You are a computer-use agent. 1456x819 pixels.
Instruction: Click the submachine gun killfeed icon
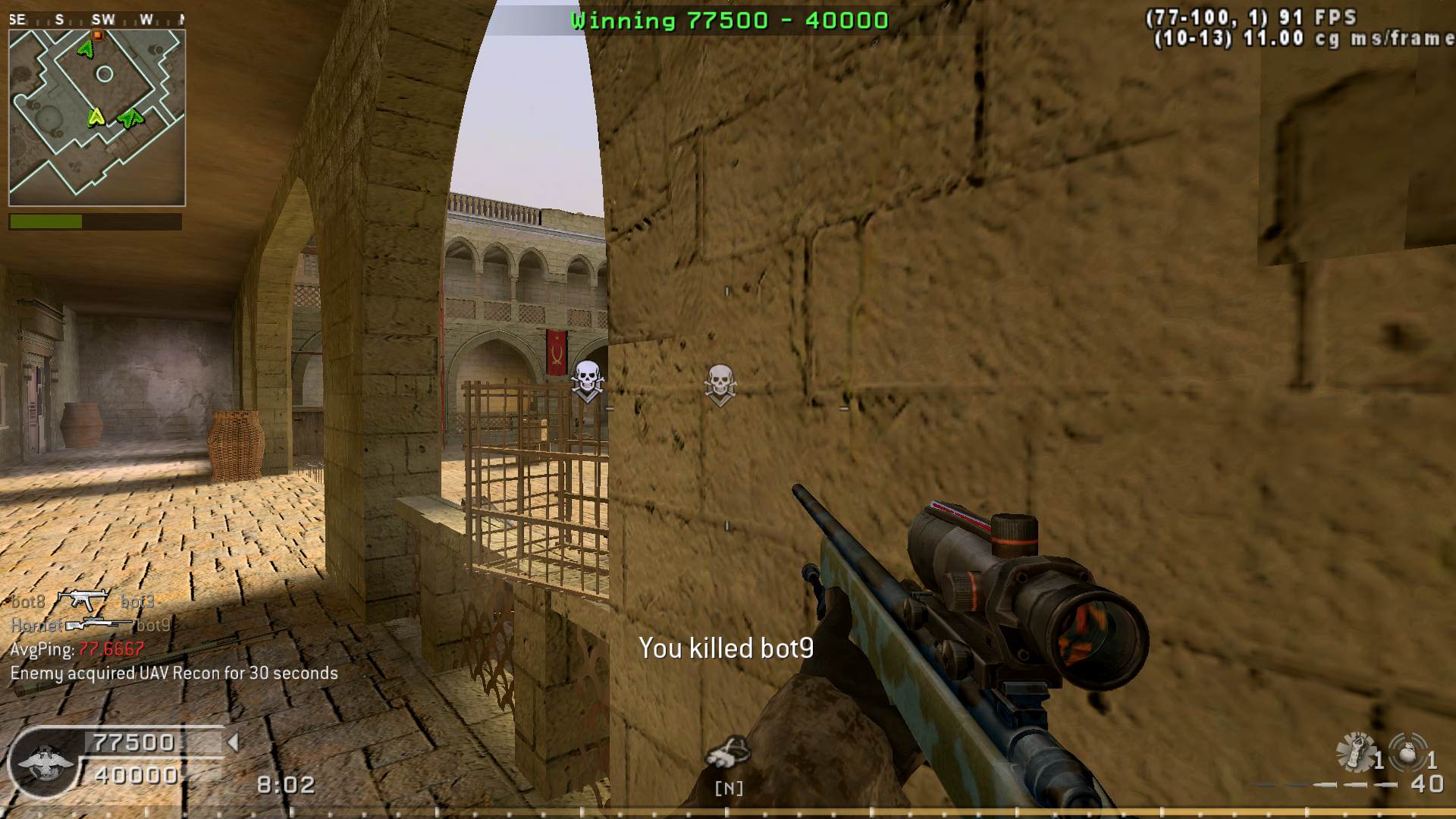tap(83, 601)
